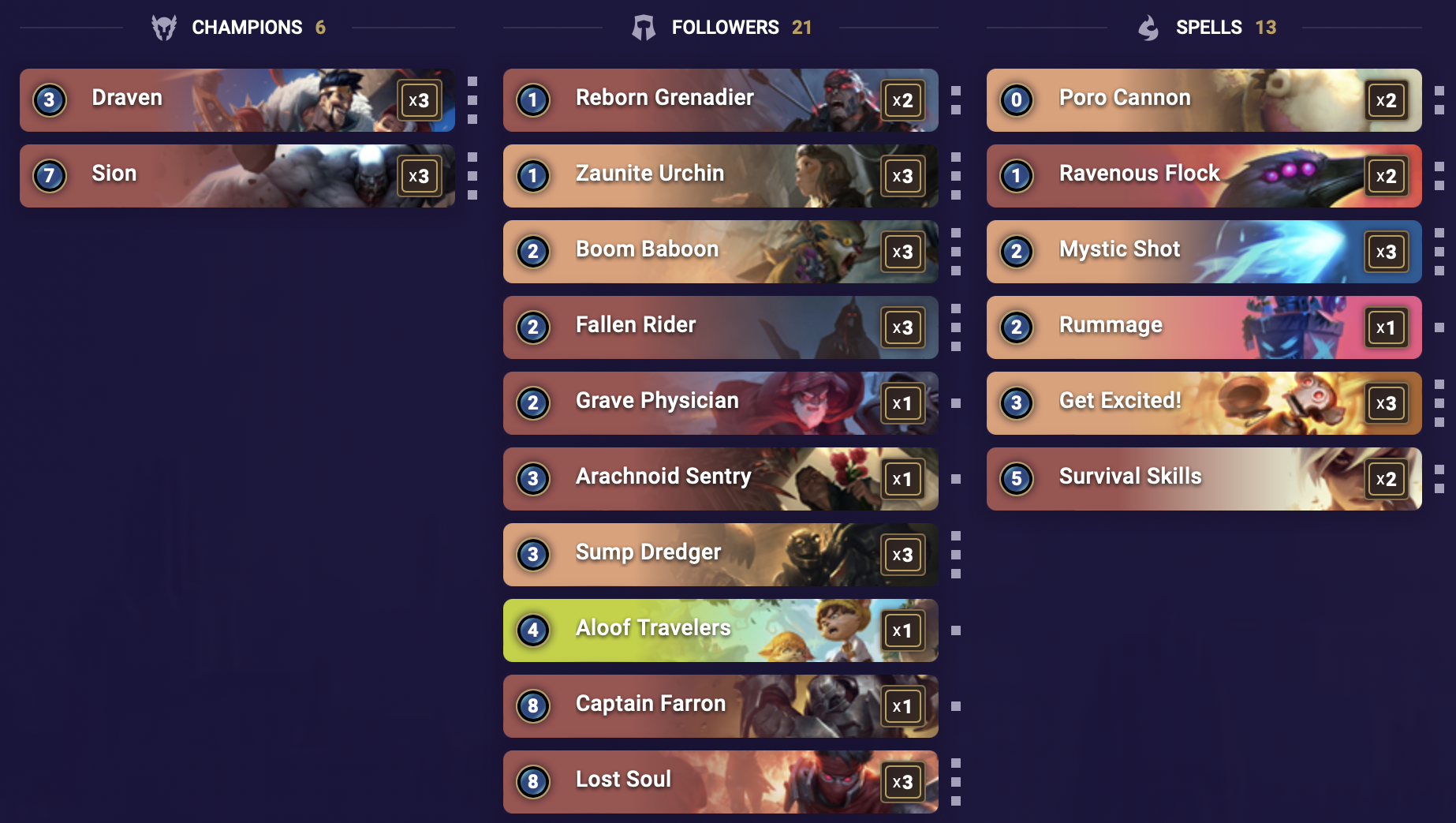This screenshot has width=1456, height=823.
Task: Select the Sion champion card
Action: [237, 176]
